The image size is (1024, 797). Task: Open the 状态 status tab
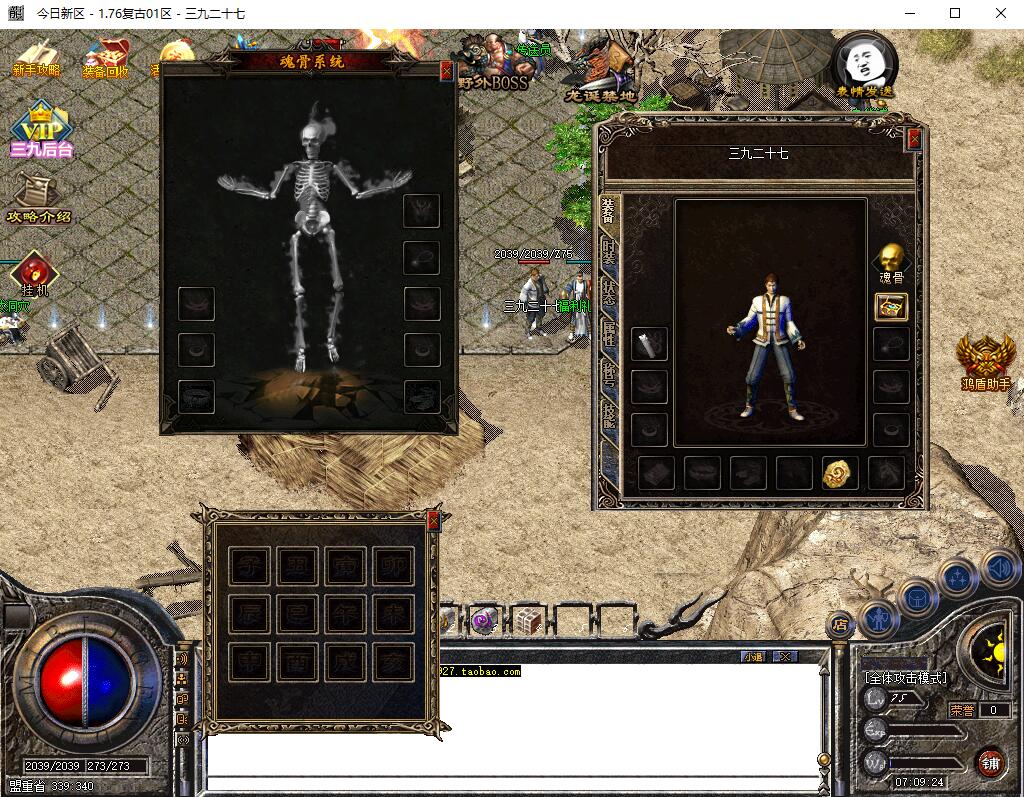click(608, 296)
